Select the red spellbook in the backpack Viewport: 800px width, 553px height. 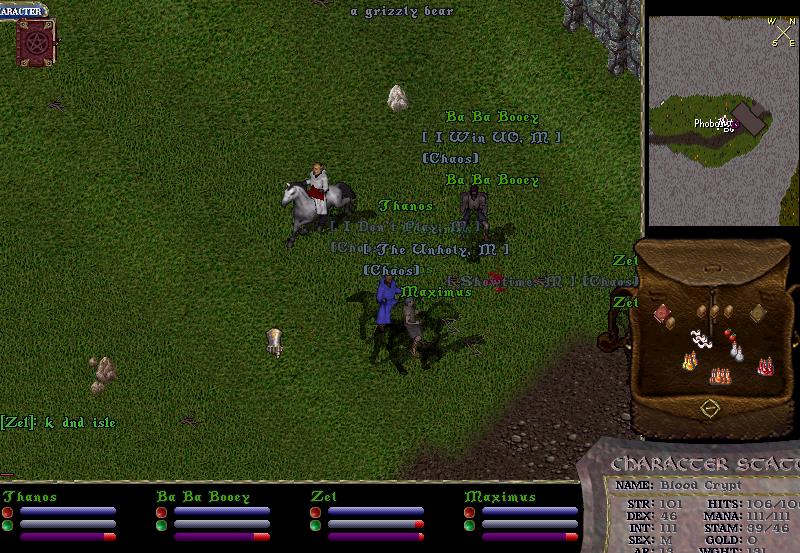click(661, 314)
